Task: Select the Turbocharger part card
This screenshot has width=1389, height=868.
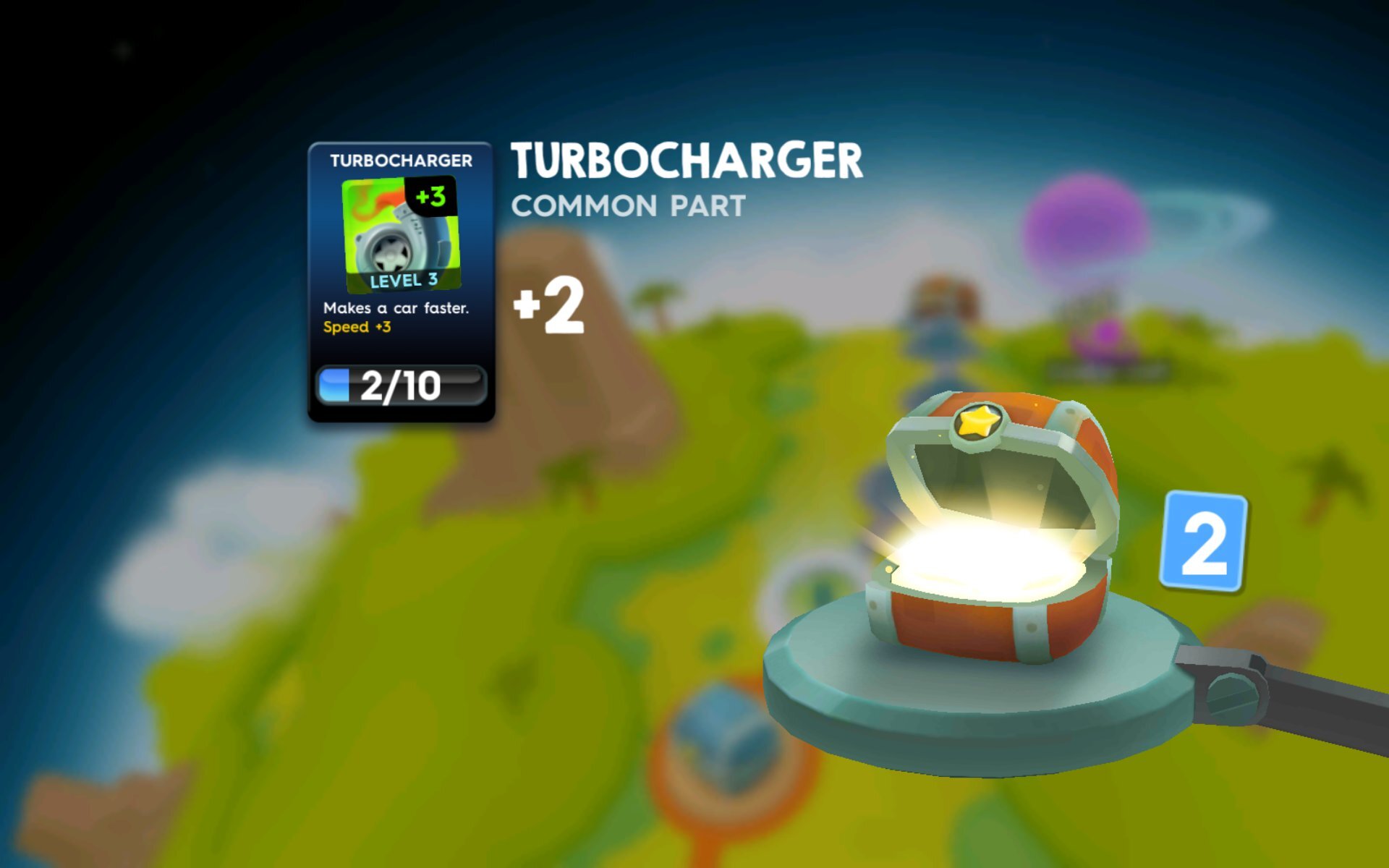Action: [x=401, y=282]
